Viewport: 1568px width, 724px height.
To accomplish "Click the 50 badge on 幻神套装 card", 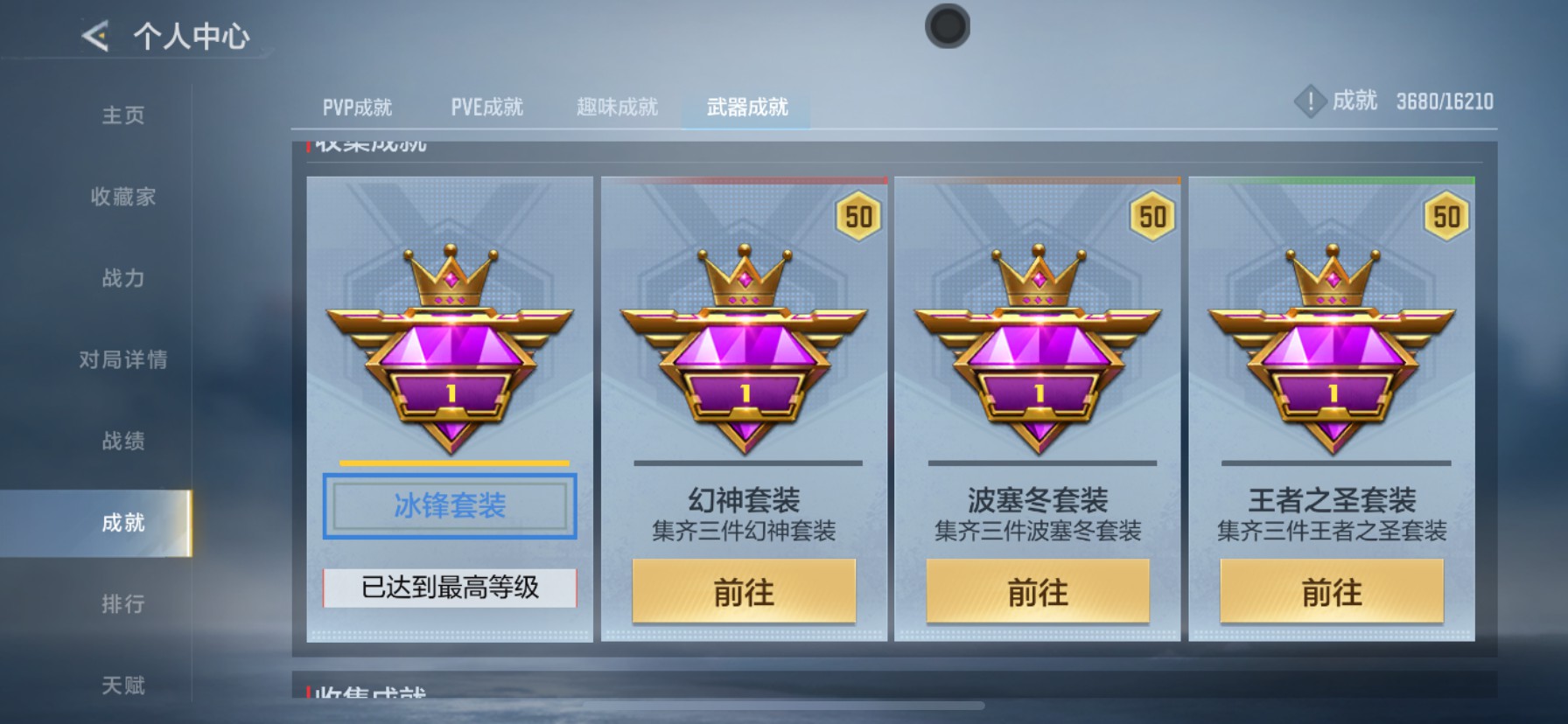I will click(x=857, y=215).
